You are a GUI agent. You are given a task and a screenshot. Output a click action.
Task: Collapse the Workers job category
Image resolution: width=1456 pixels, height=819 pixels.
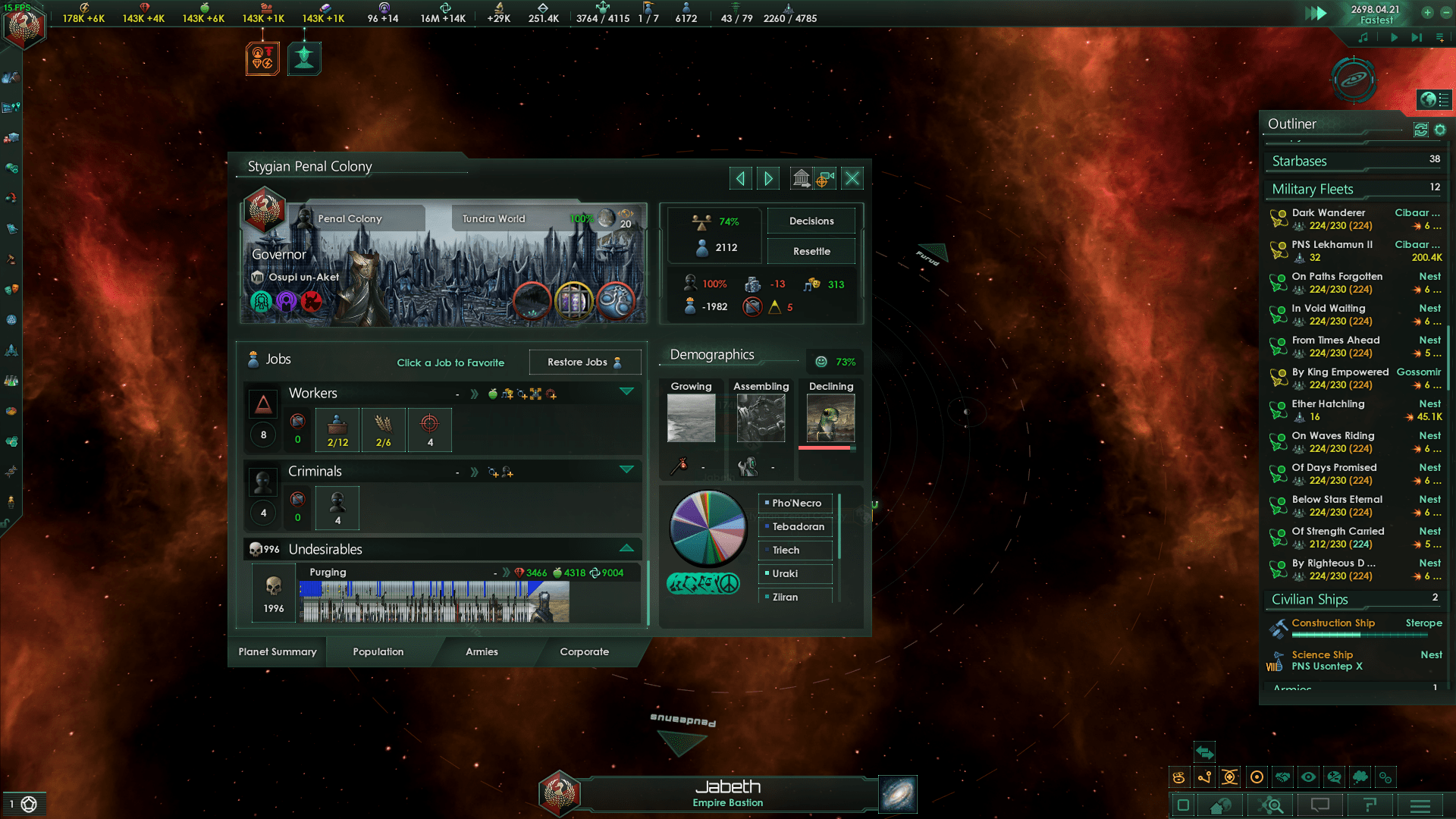(627, 391)
